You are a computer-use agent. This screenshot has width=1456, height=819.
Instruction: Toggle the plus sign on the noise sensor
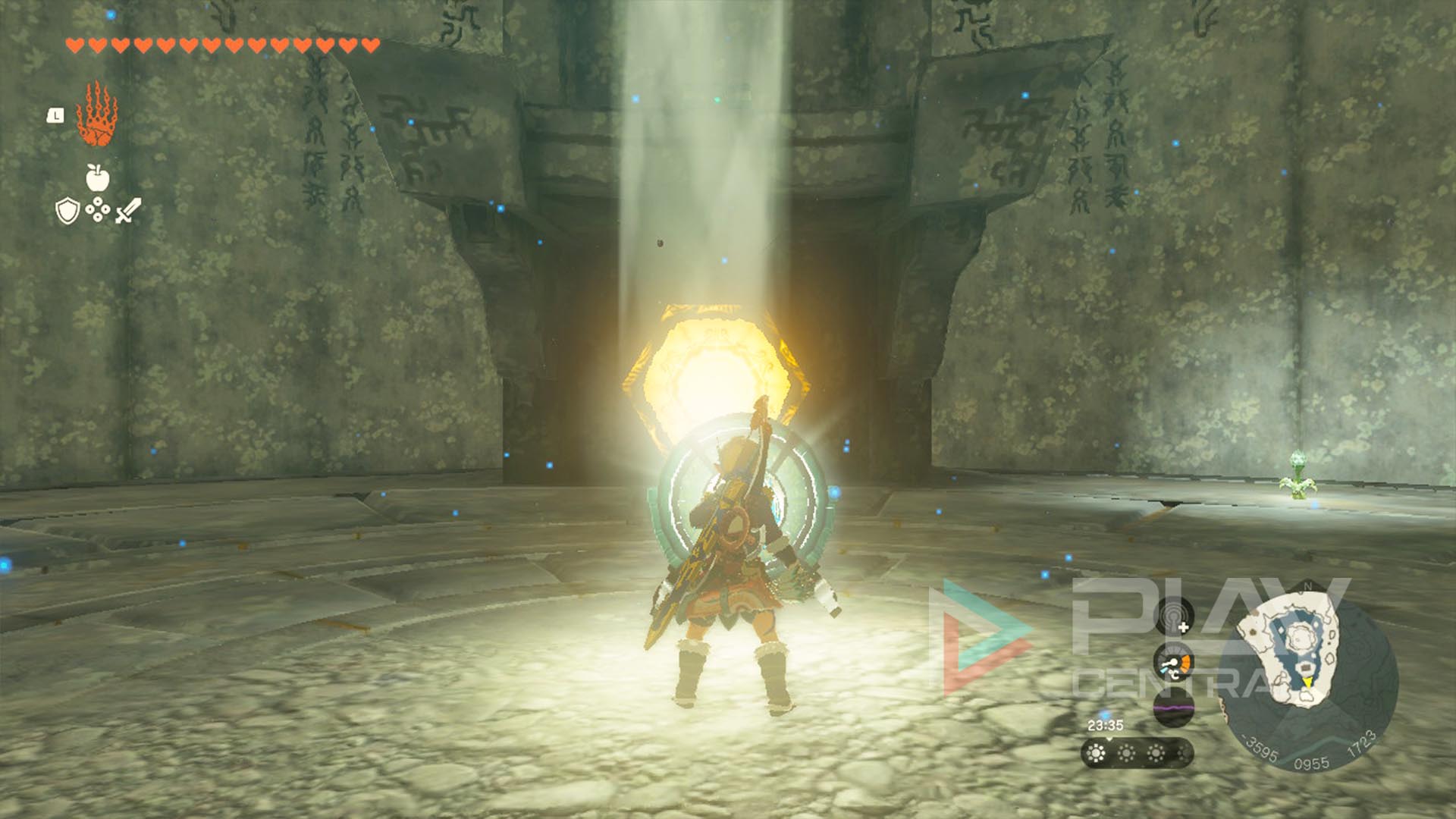click(x=1184, y=626)
